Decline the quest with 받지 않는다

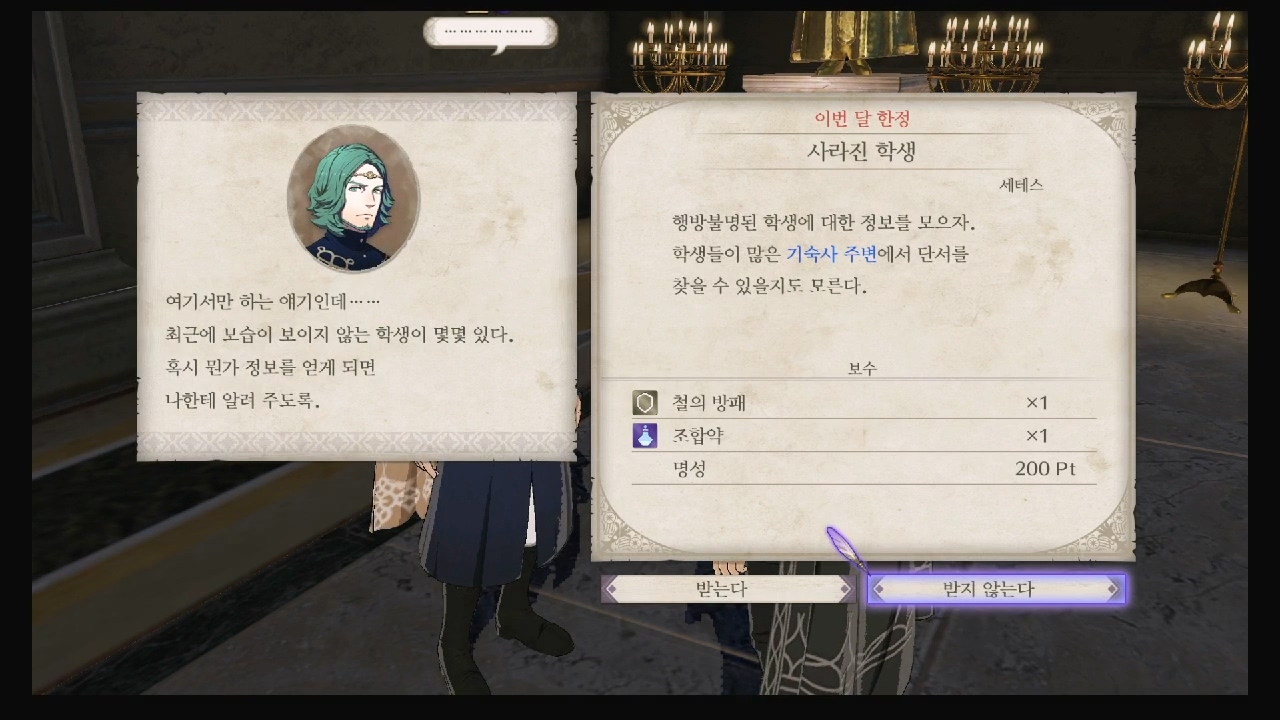click(996, 589)
